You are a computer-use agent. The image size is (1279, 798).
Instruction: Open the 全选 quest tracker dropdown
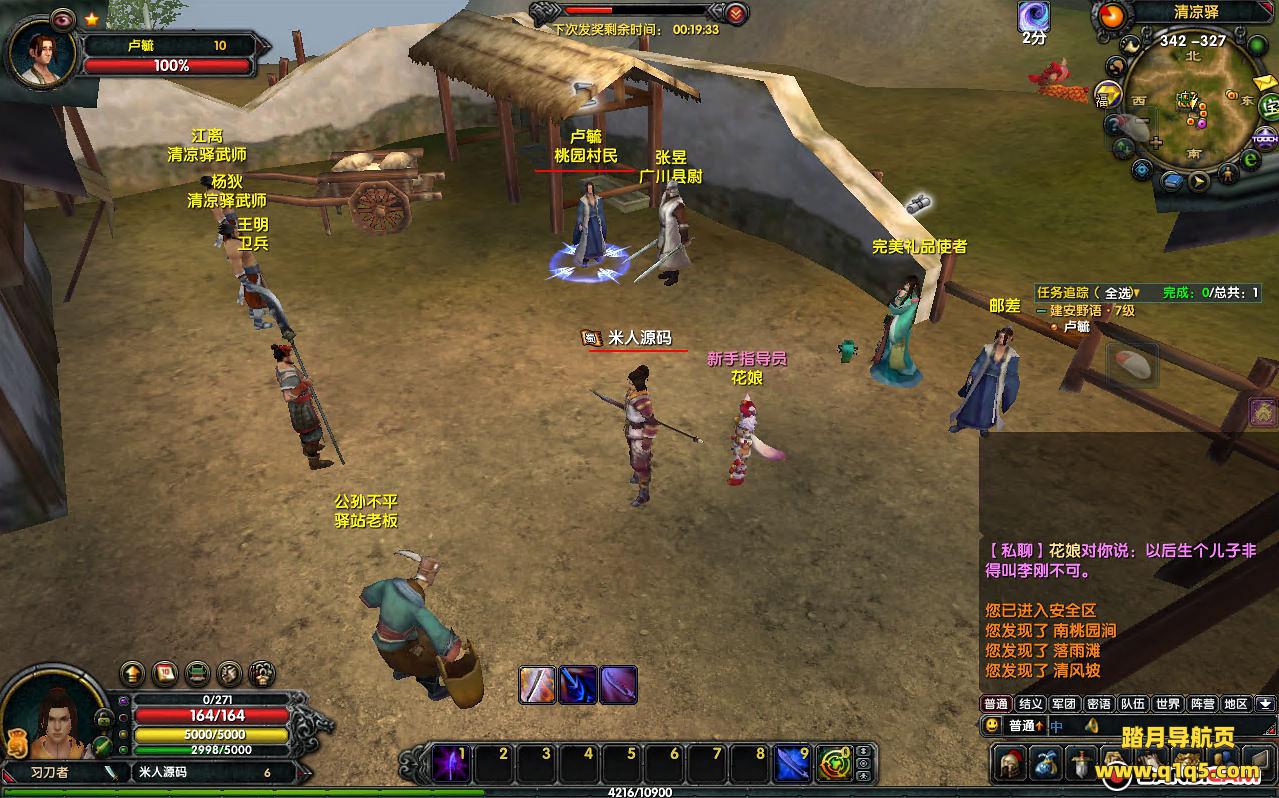point(1120,293)
